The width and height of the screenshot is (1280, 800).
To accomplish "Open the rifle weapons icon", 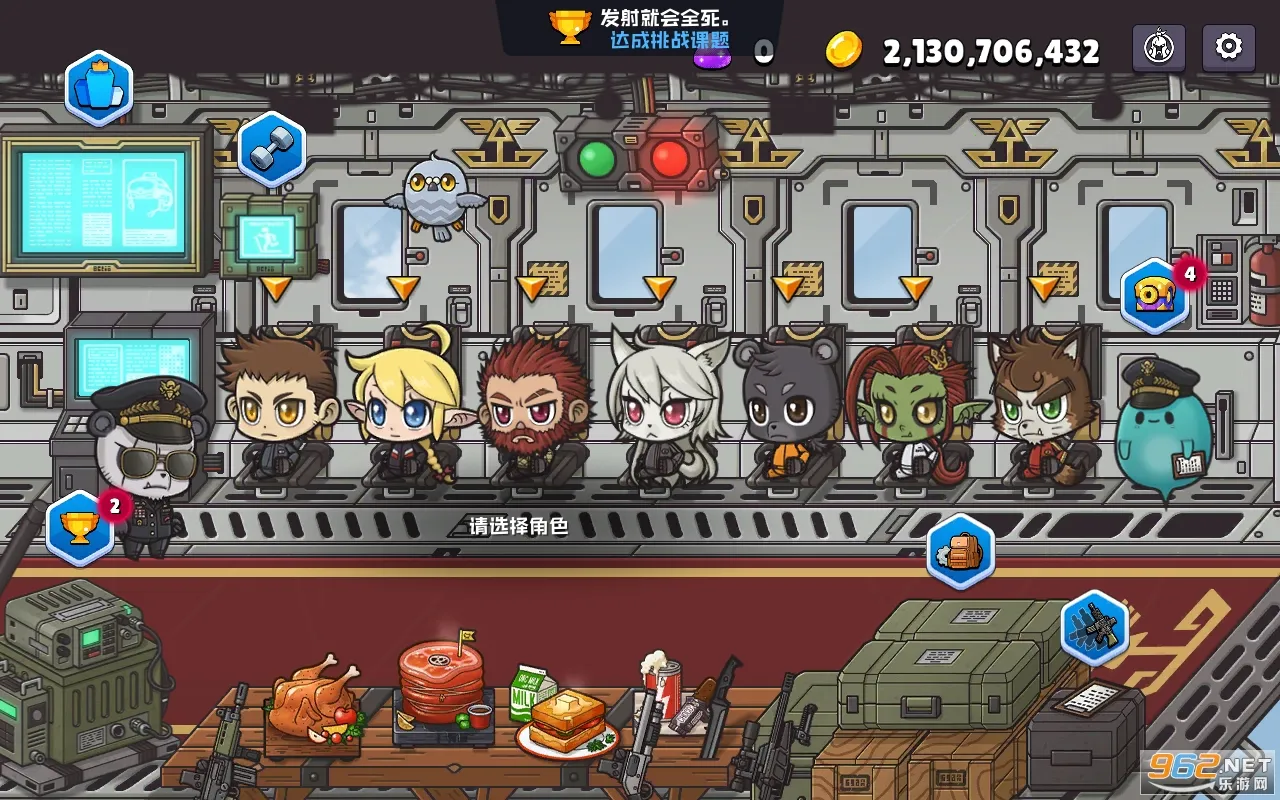I will (x=1094, y=627).
